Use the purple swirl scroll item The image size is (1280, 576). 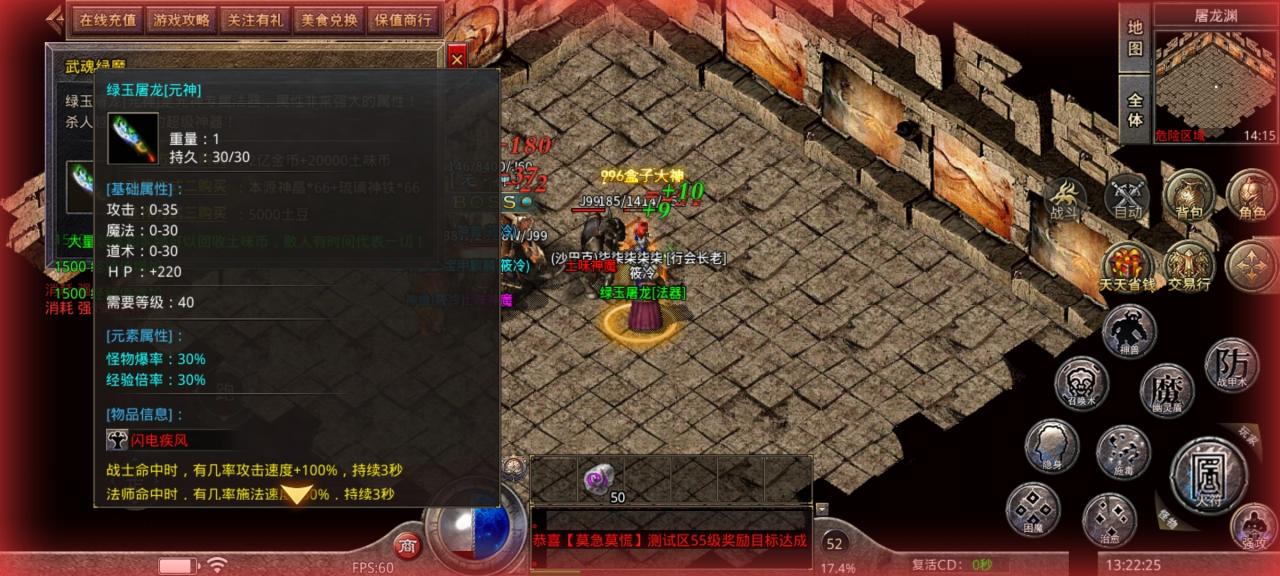(x=601, y=478)
